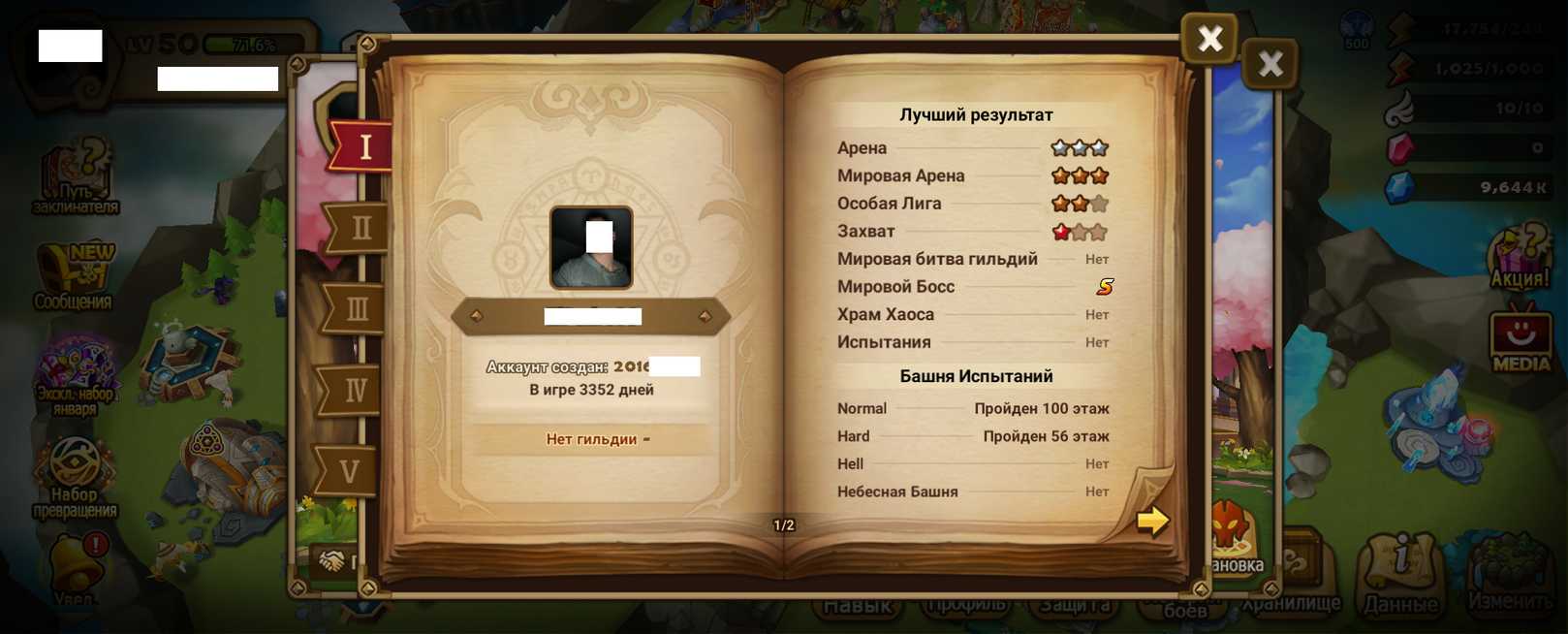Screen dimensions: 1568x634
Task: Open the notification bell icon
Action: point(74,567)
